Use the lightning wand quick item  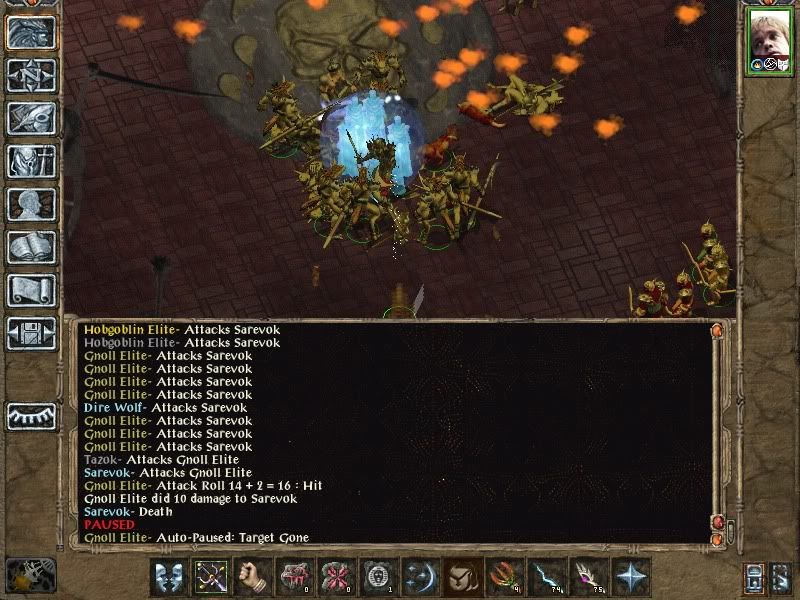tap(548, 577)
